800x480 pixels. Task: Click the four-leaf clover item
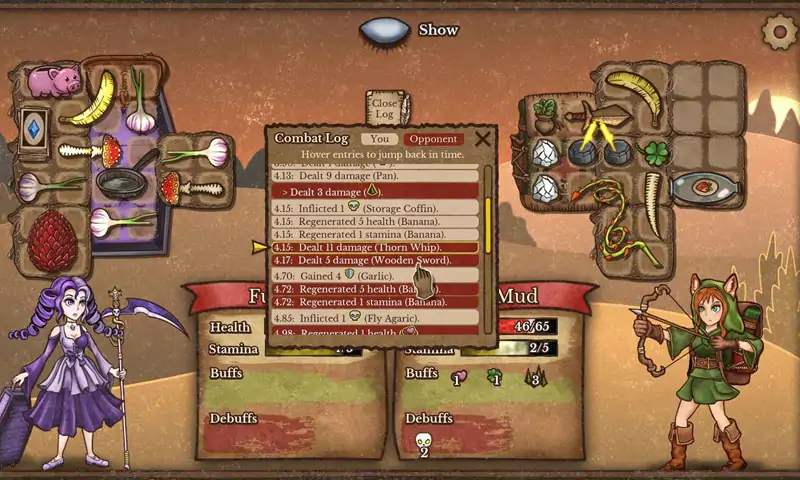tap(653, 153)
